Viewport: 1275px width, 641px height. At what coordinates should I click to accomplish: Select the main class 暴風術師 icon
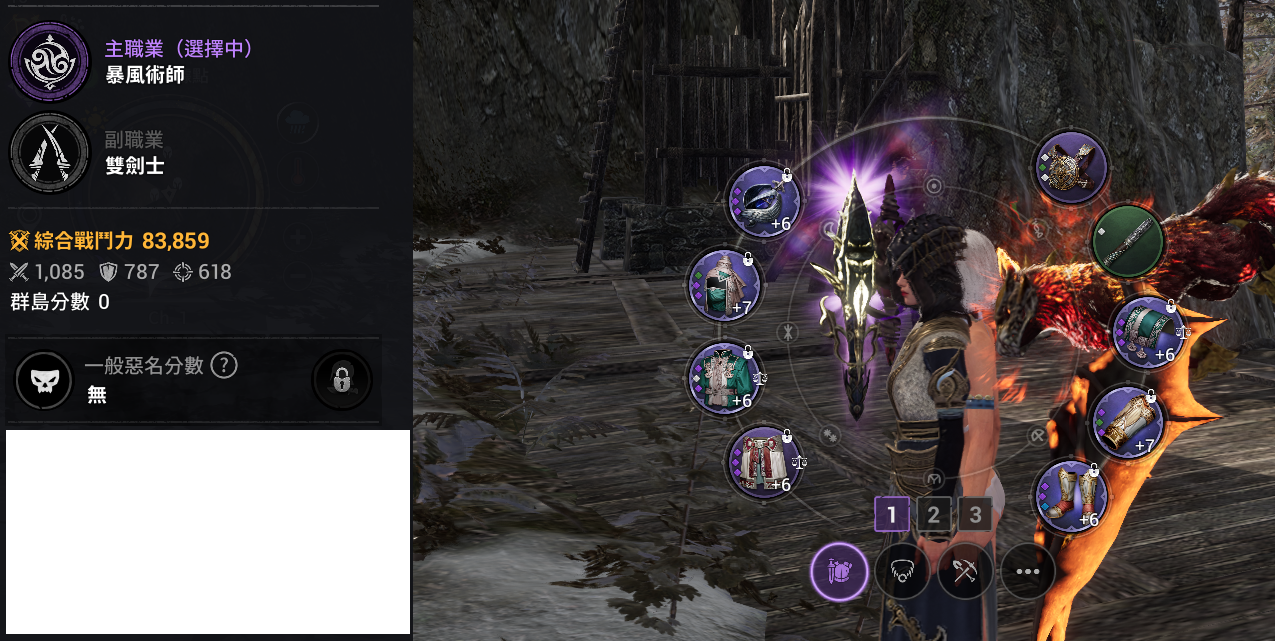43,62
